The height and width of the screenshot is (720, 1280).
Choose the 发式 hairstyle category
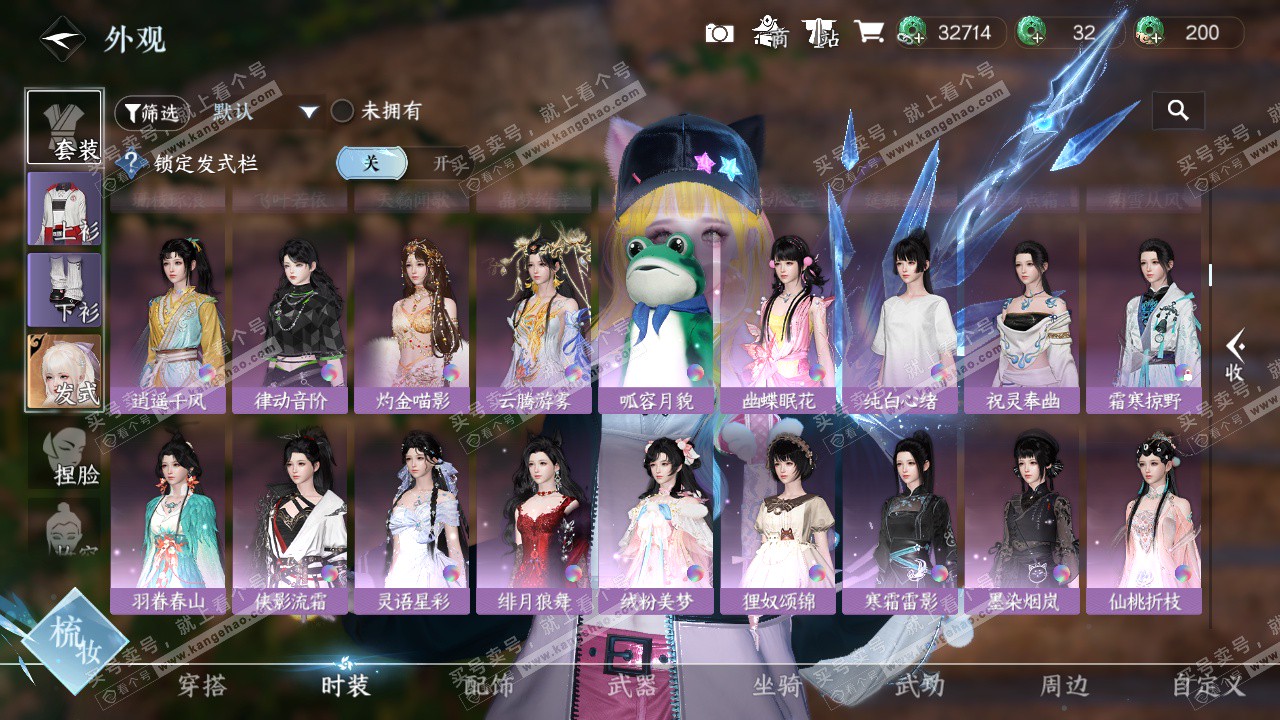(x=64, y=371)
